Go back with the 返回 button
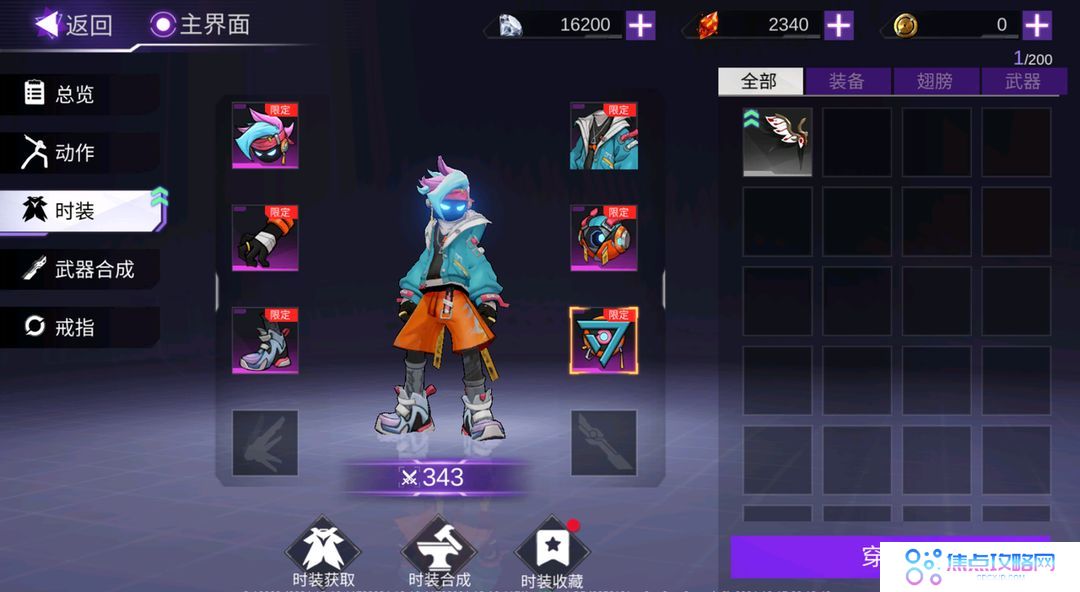Screen dimensions: 1080x592 [x=74, y=25]
